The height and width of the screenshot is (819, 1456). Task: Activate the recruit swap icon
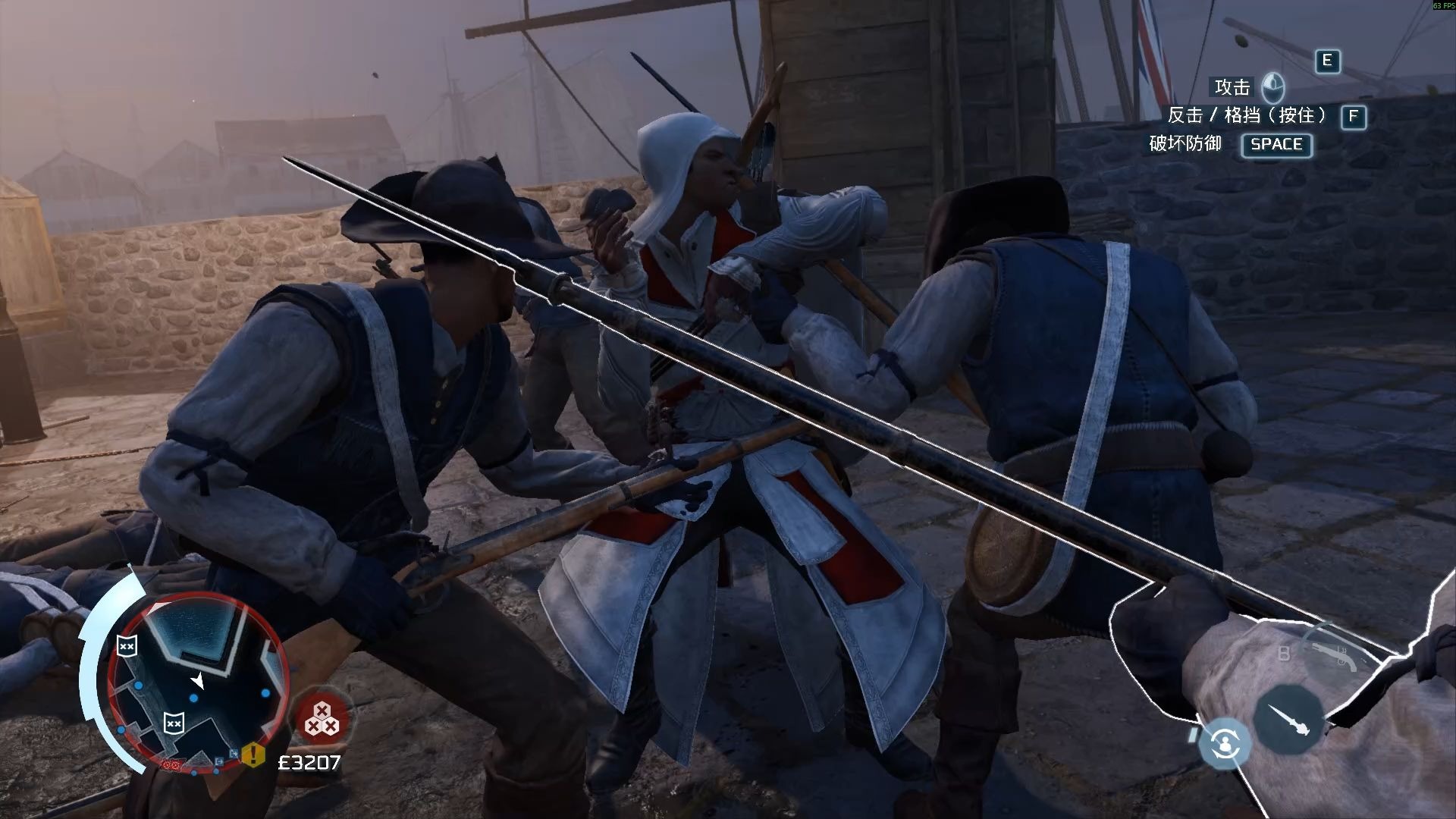tap(1224, 743)
